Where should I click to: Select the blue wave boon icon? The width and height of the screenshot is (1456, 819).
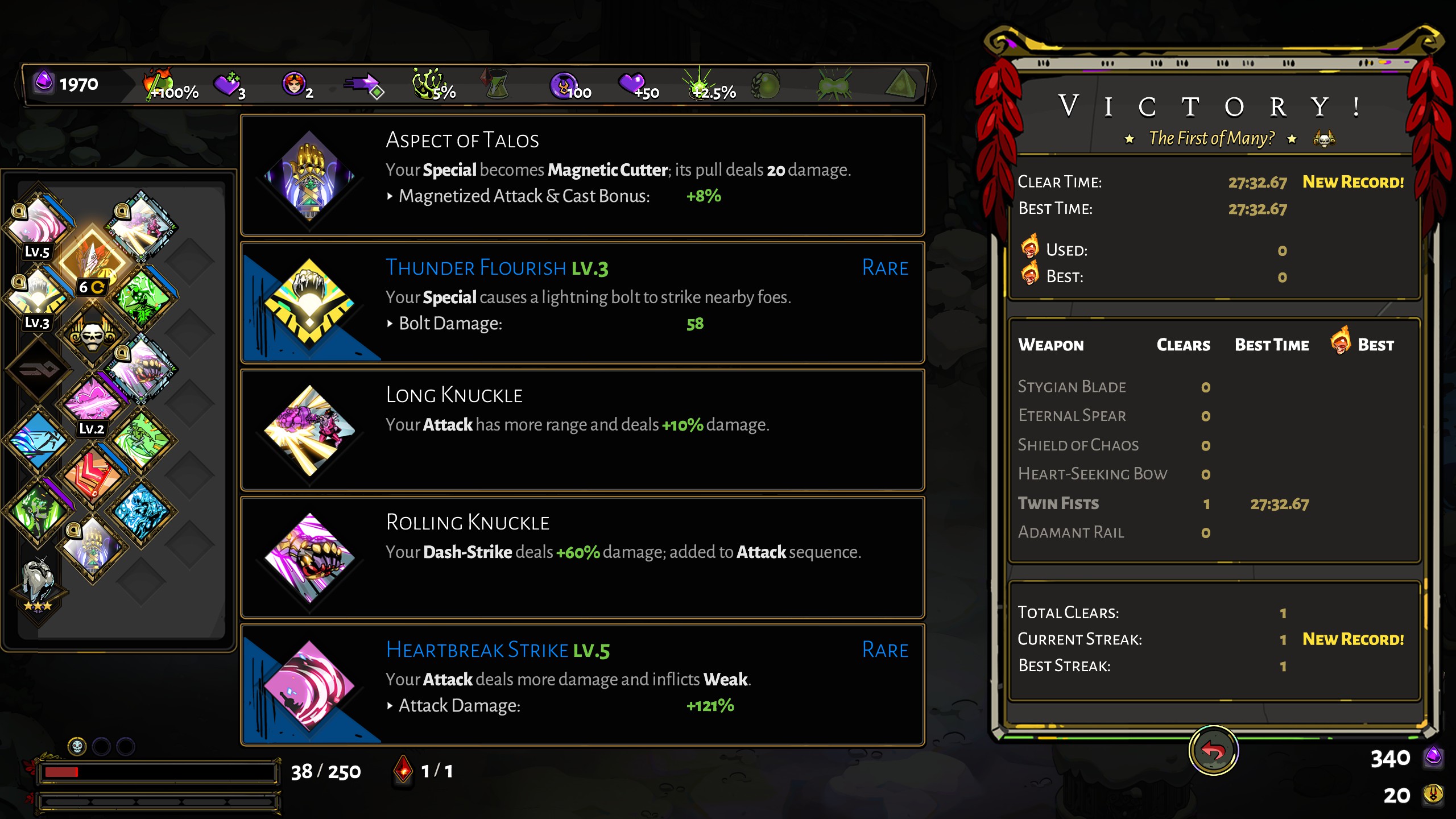tap(39, 440)
